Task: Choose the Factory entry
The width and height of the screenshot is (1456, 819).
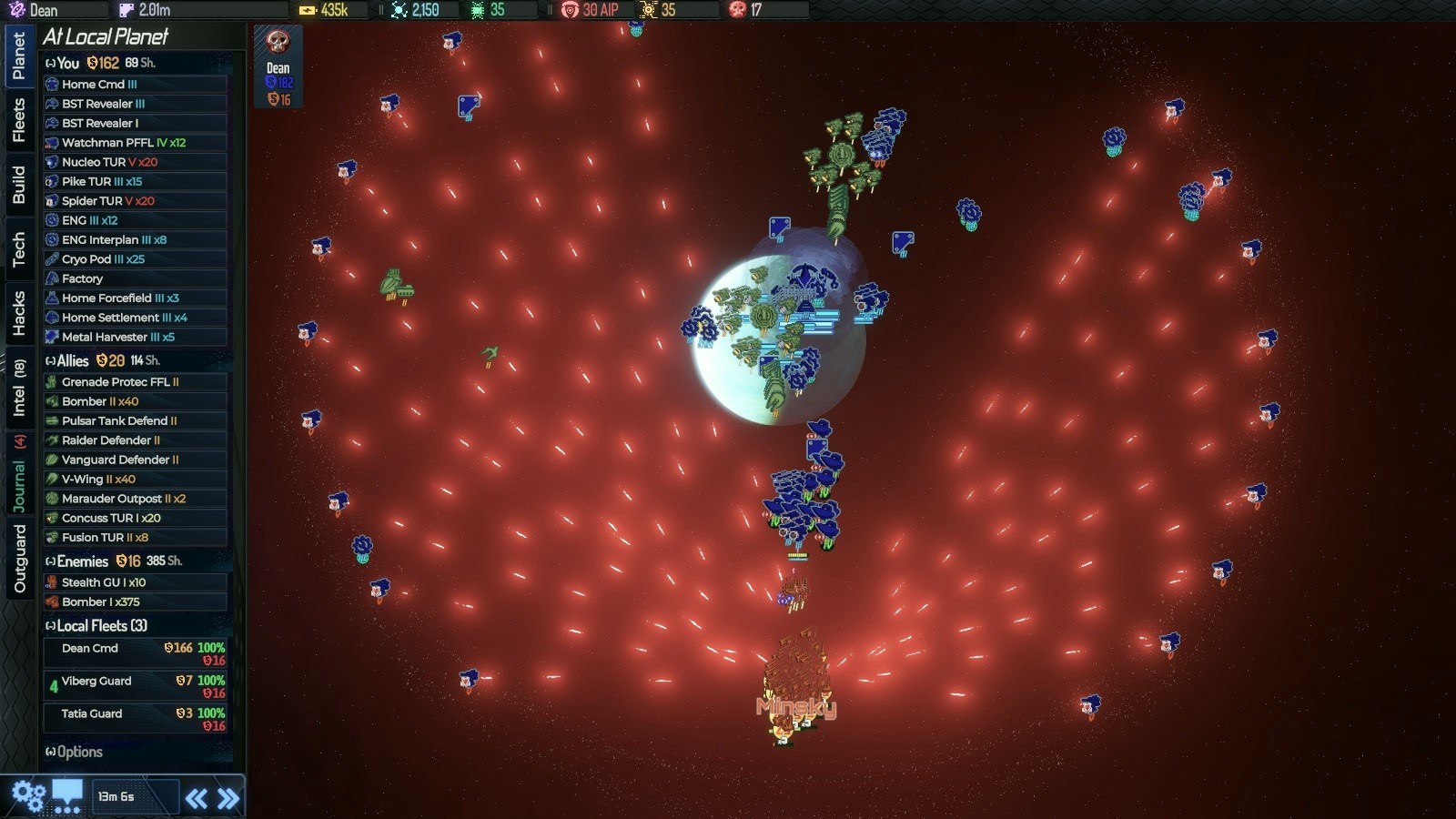Action: coord(135,278)
